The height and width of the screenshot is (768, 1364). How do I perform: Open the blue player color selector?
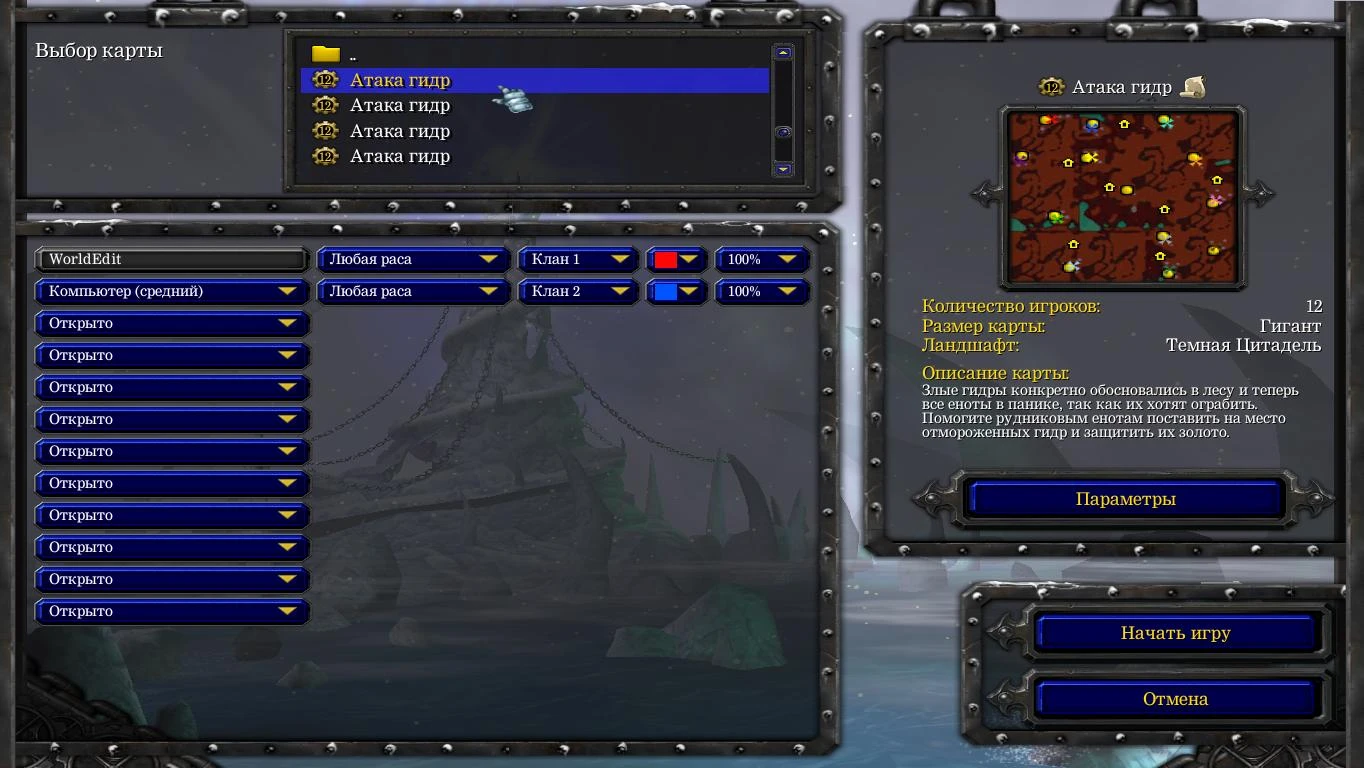point(676,291)
